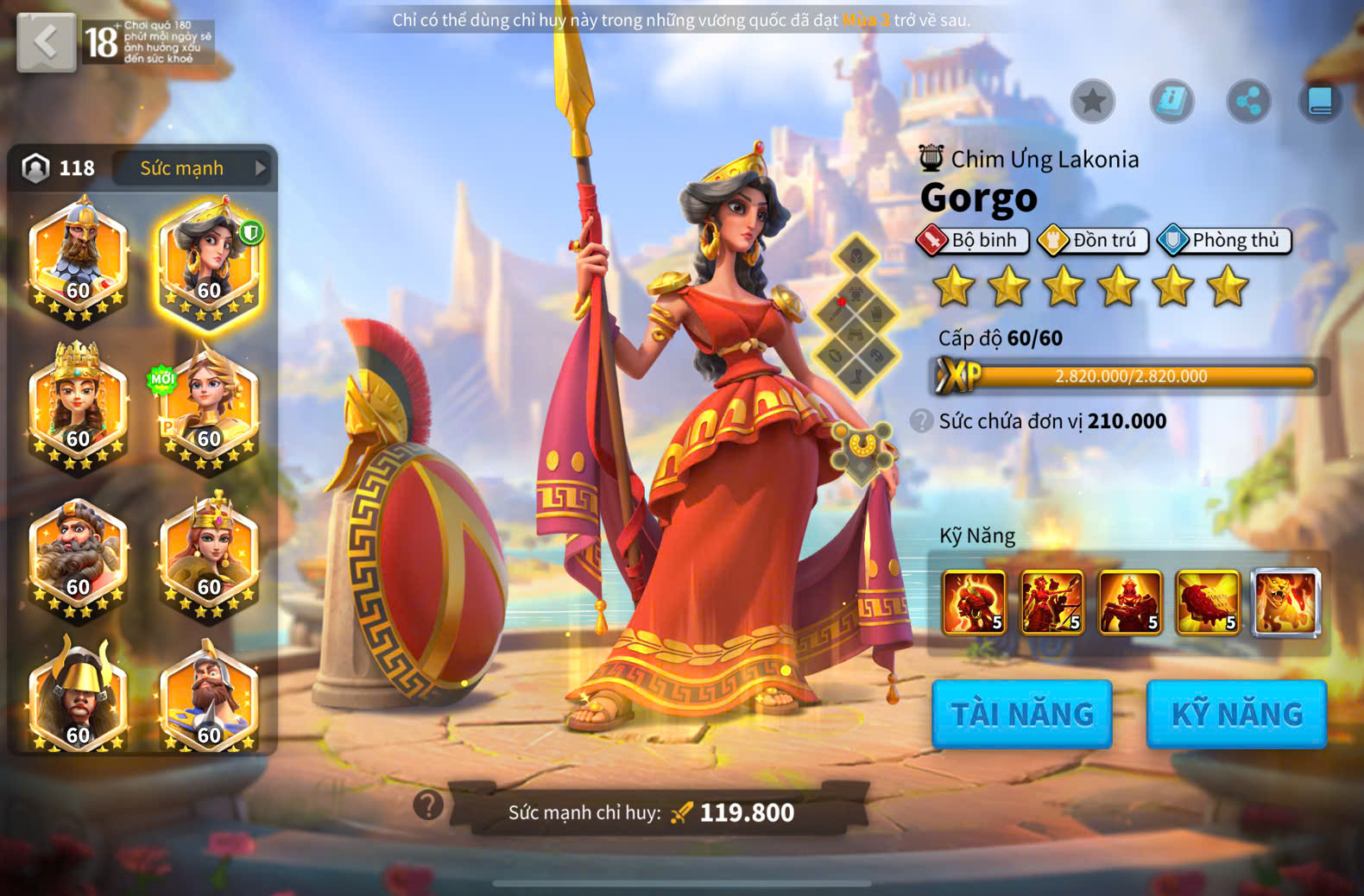Open the TÀI NĂNG talents screen

(x=1022, y=714)
